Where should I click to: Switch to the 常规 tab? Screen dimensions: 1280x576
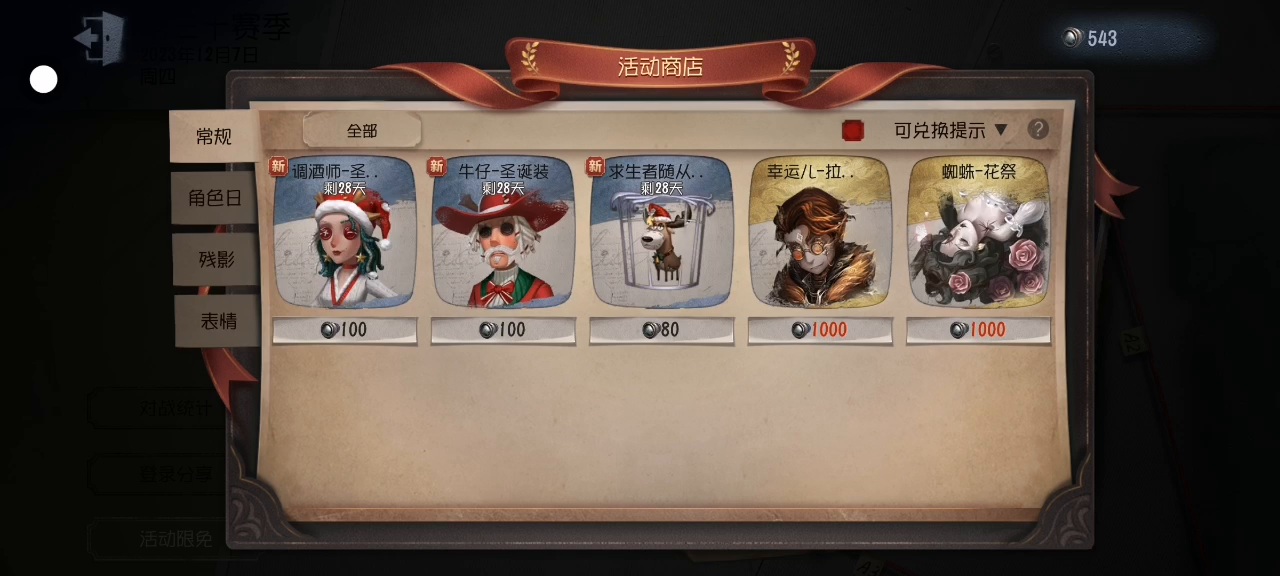point(214,137)
